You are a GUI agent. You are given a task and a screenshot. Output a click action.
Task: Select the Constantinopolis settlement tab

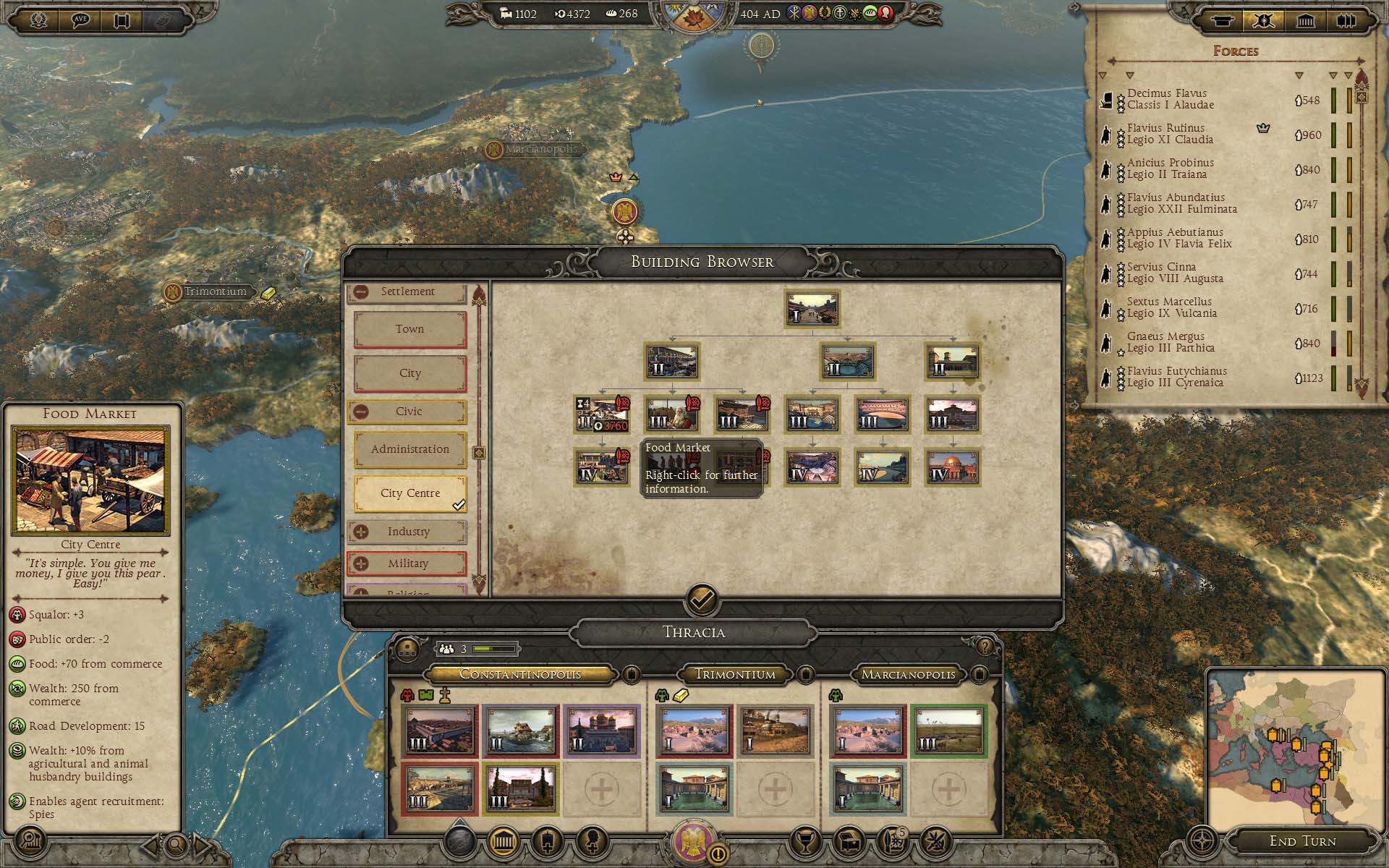point(520,674)
